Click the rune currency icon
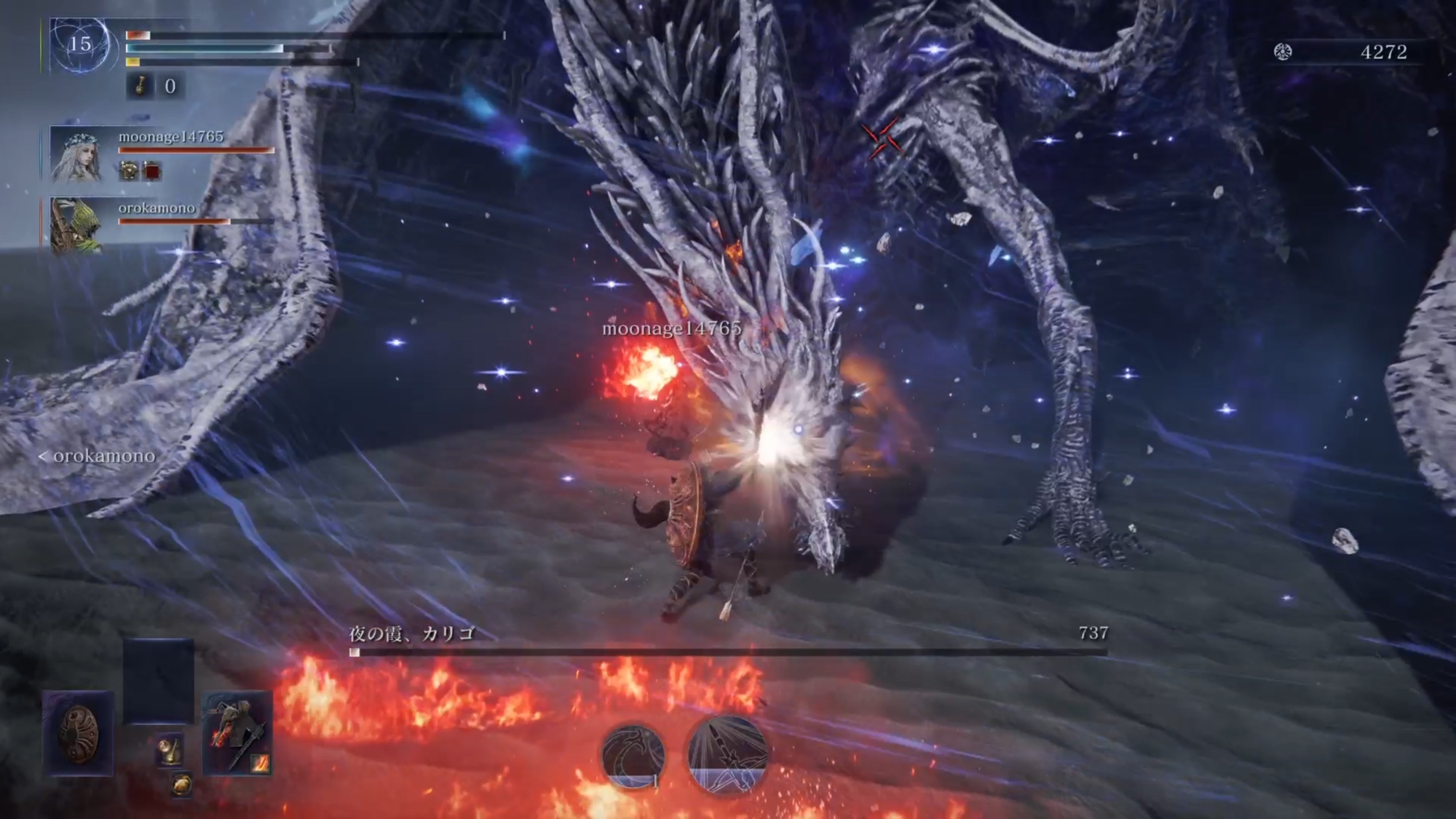This screenshot has width=1456, height=819. tap(1283, 52)
